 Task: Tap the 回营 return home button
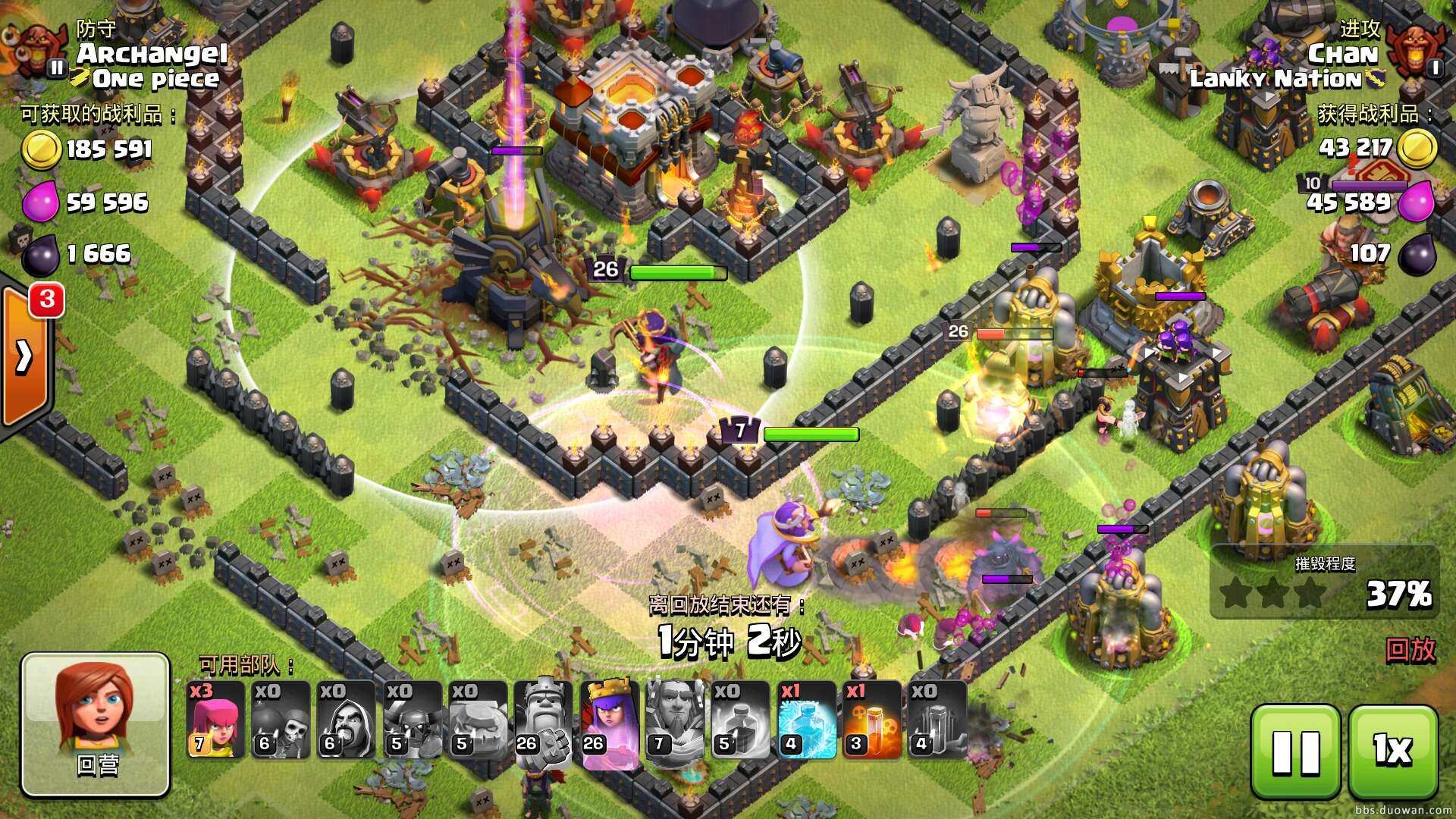[x=96, y=724]
